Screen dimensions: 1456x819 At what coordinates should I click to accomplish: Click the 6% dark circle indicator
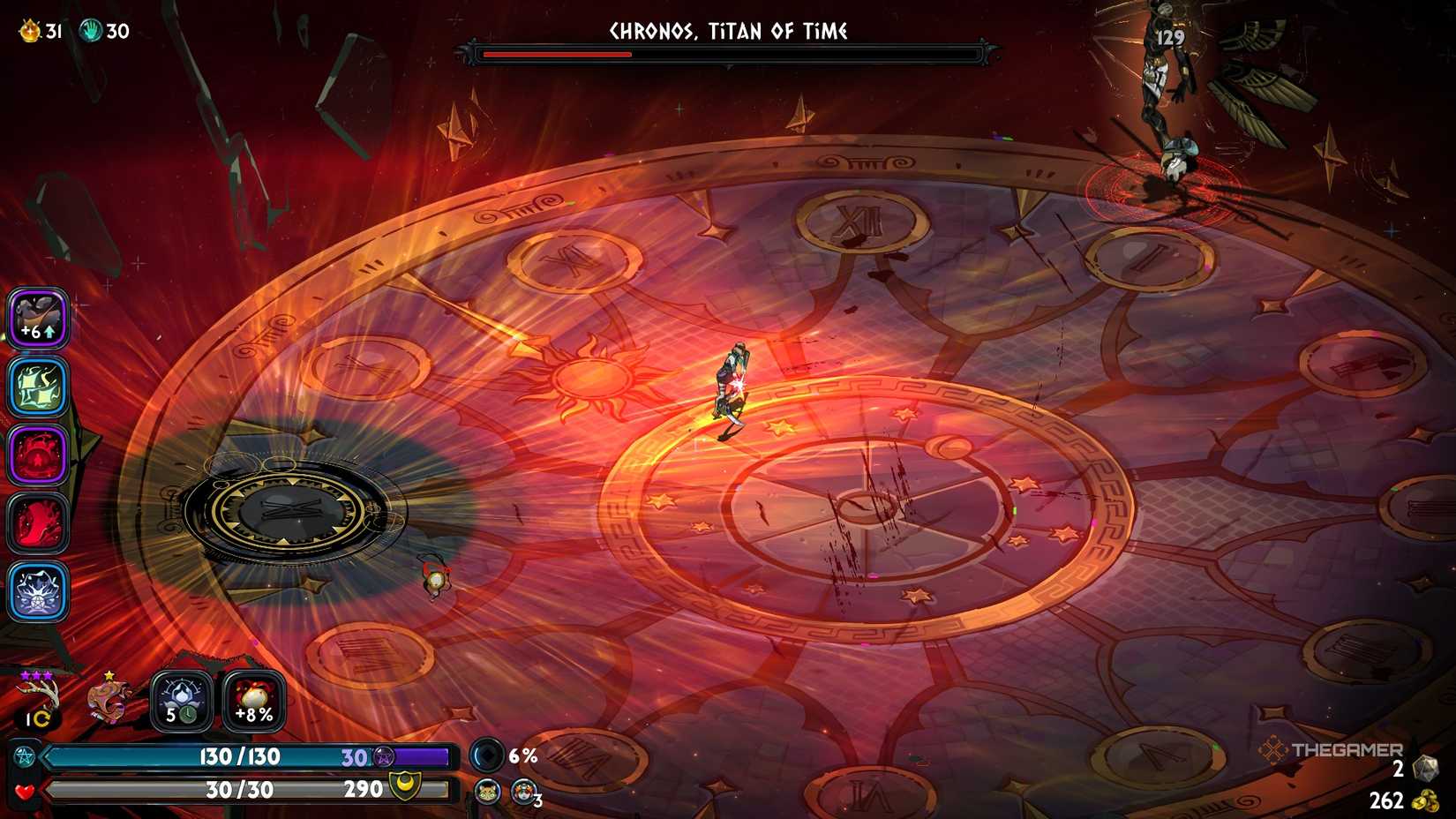coord(486,755)
